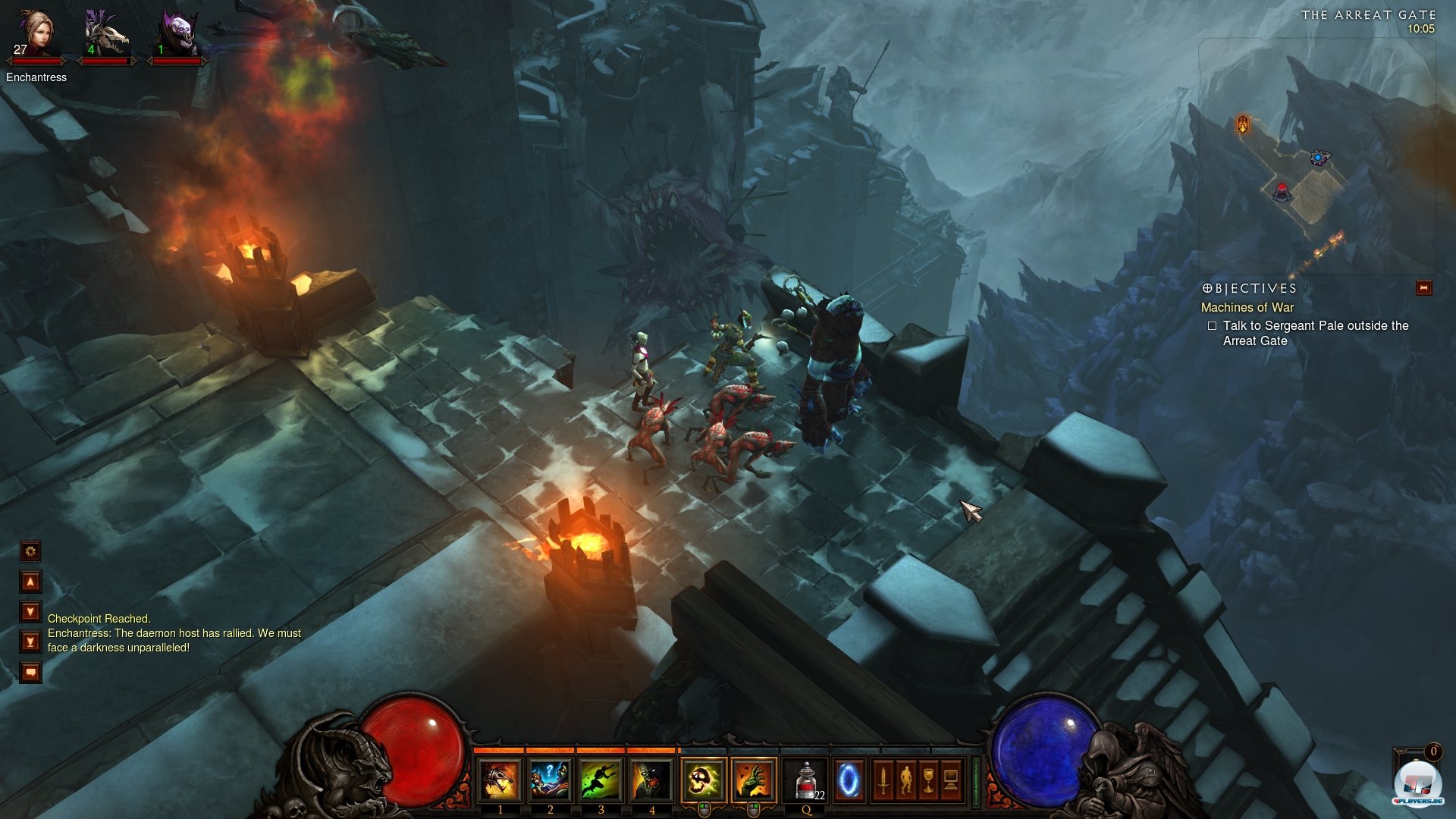This screenshot has height=819, width=1456.
Task: Open the skills menu sword button
Action: (x=883, y=780)
